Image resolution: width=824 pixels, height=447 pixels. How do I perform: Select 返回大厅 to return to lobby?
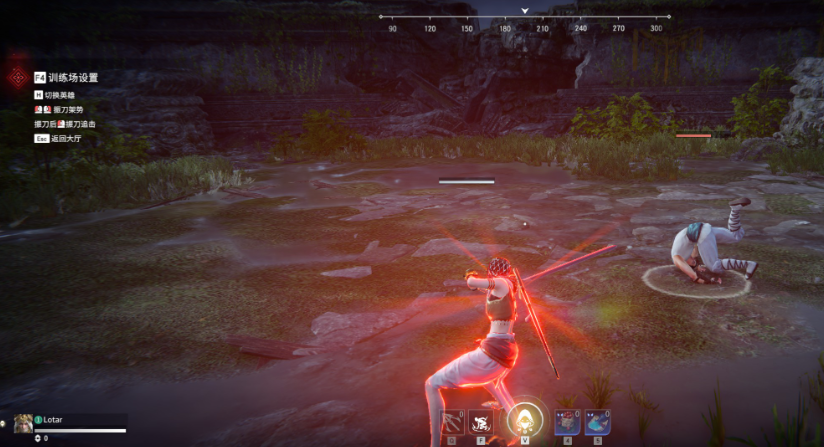[x=64, y=138]
